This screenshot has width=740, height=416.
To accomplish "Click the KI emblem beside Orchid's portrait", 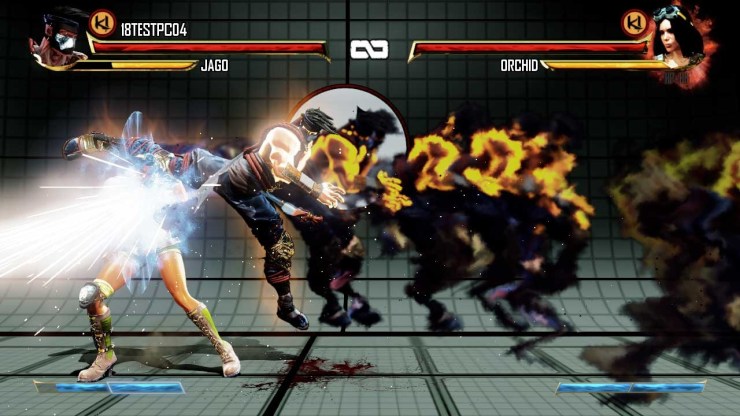I will point(634,22).
